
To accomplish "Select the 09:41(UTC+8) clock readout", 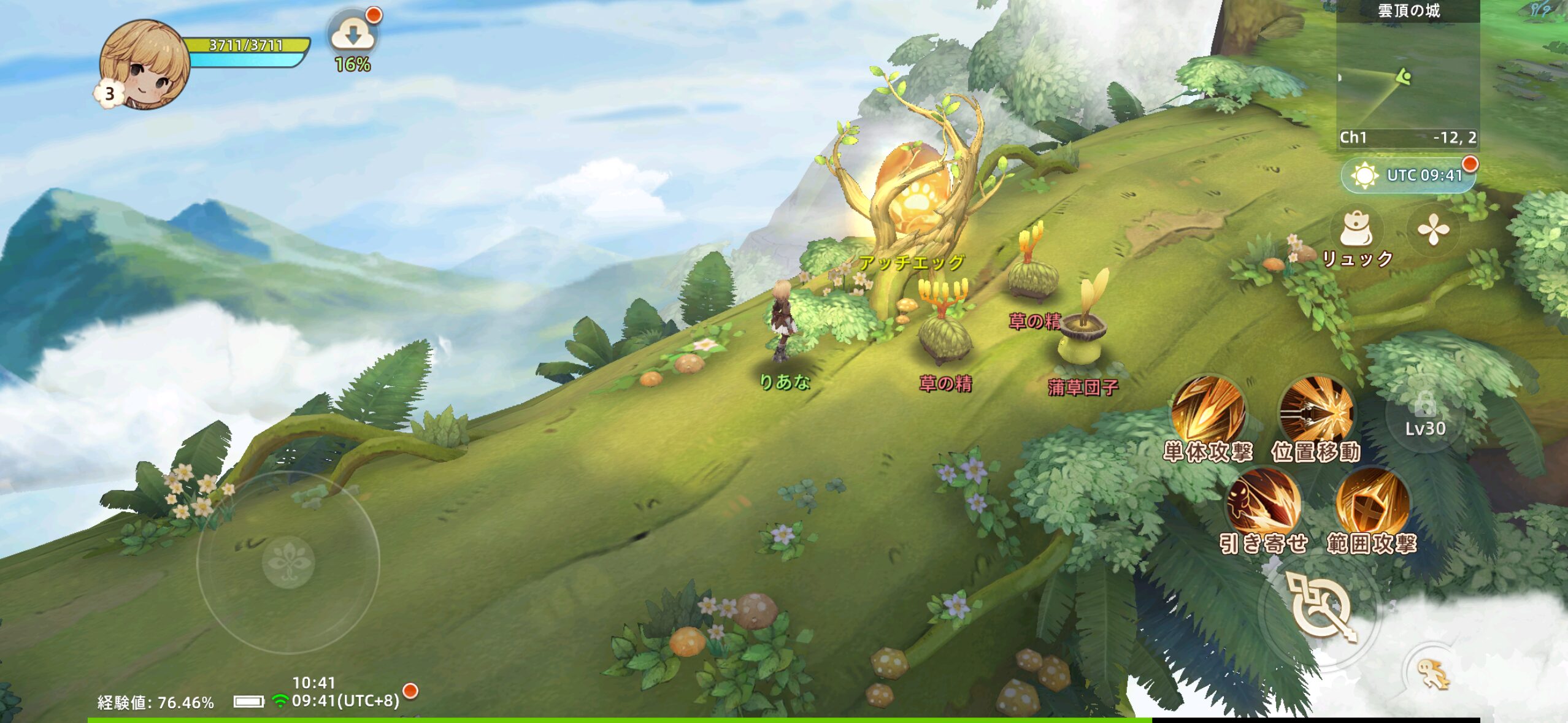I will click(345, 700).
